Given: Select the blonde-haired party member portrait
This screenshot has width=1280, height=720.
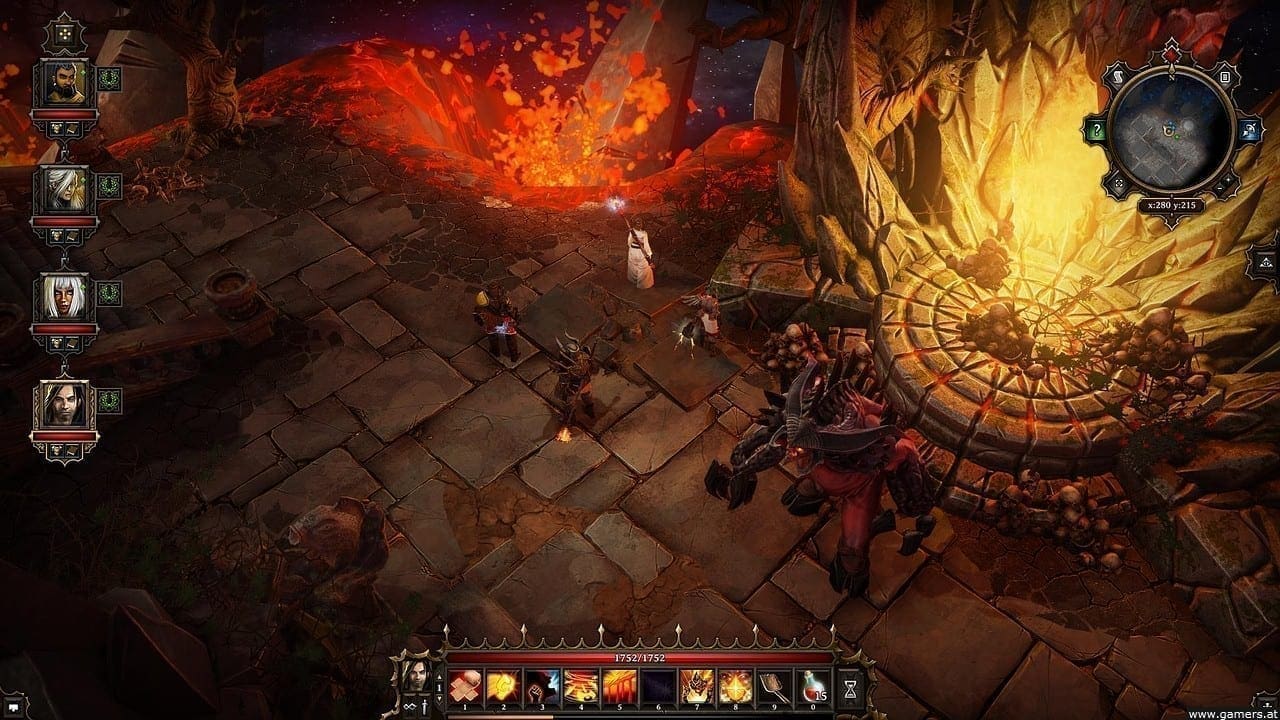Looking at the screenshot, I should pyautogui.click(x=63, y=190).
